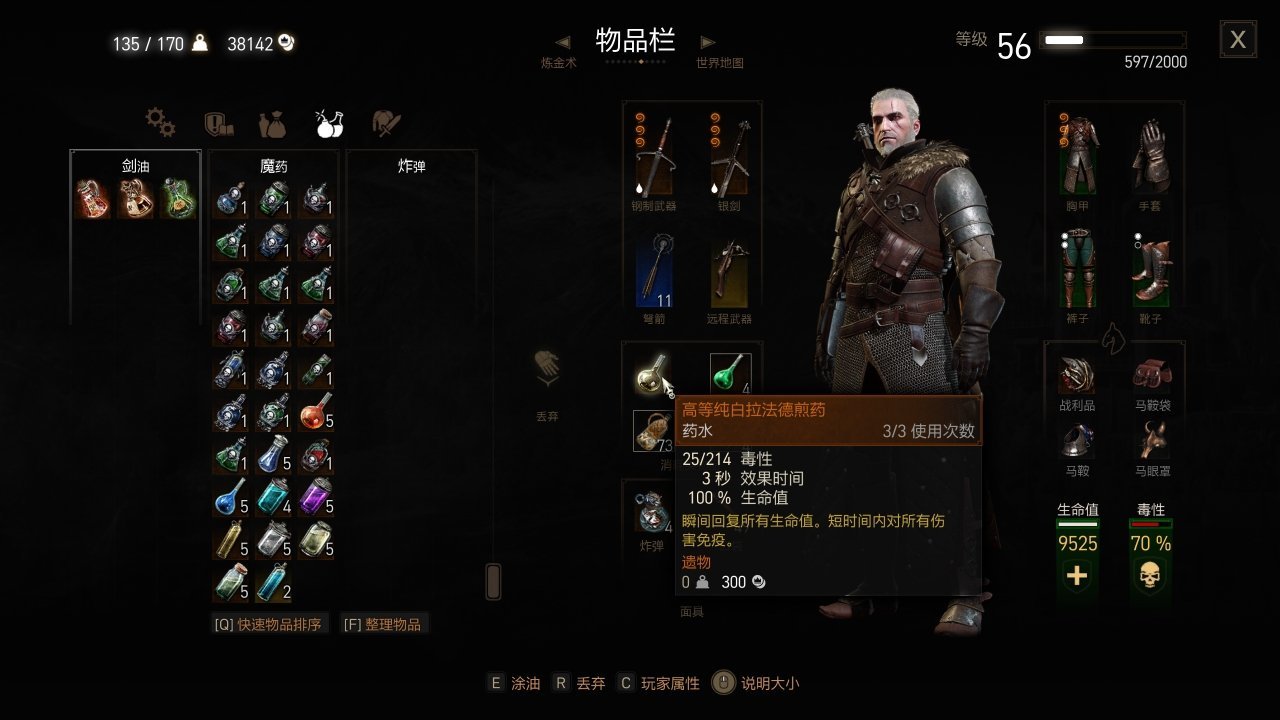Select the junk items filter (bag icon)
Screen dimensions: 1280x720
(x=273, y=123)
